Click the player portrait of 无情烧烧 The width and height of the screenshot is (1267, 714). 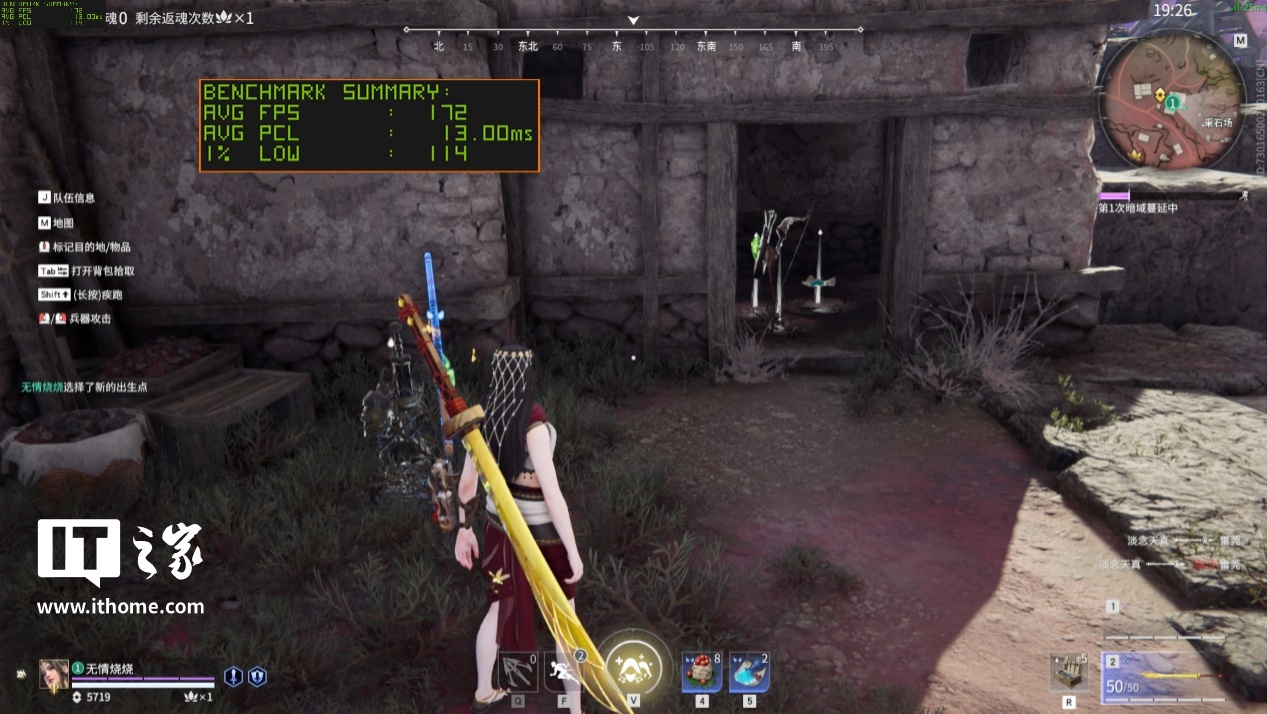coord(53,675)
